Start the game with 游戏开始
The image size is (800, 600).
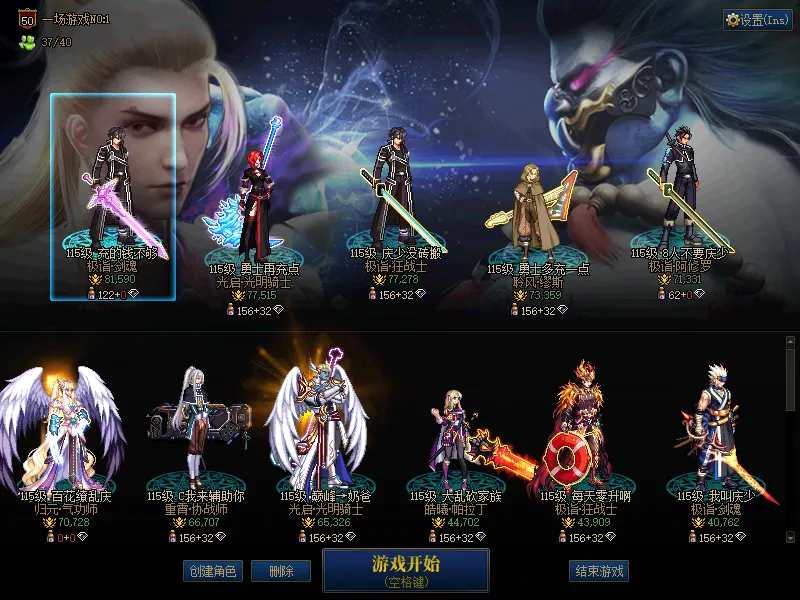click(405, 569)
